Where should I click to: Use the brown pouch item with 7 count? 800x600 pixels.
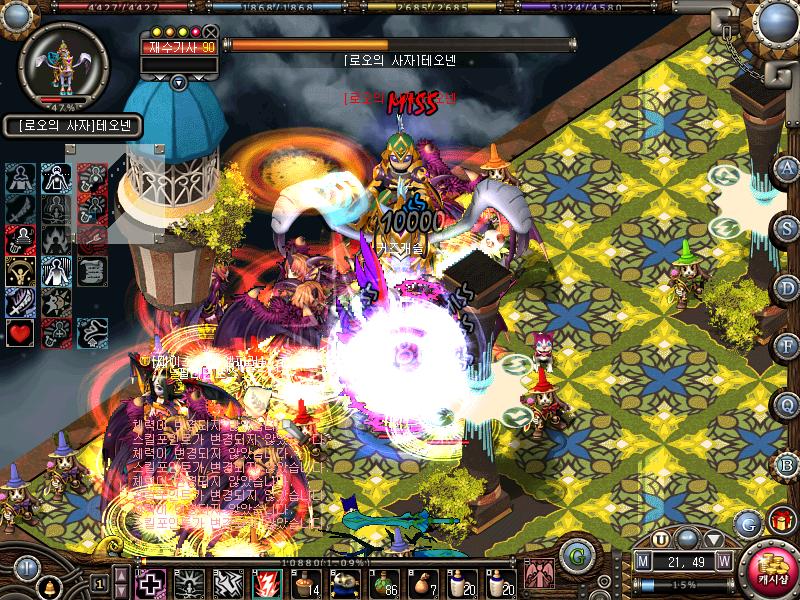pos(423,581)
